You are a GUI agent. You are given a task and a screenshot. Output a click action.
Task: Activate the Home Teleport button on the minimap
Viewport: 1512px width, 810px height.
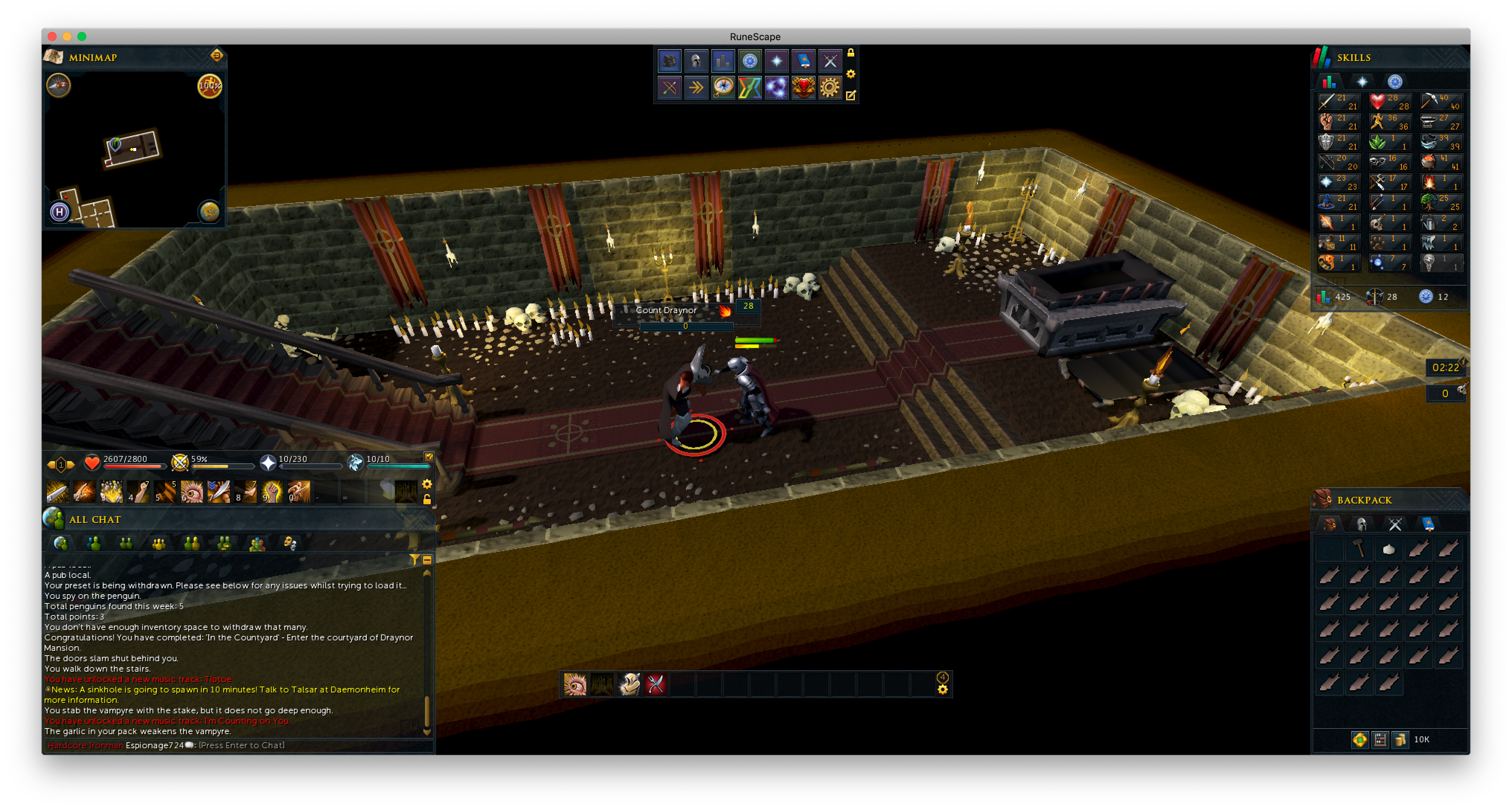[x=59, y=211]
